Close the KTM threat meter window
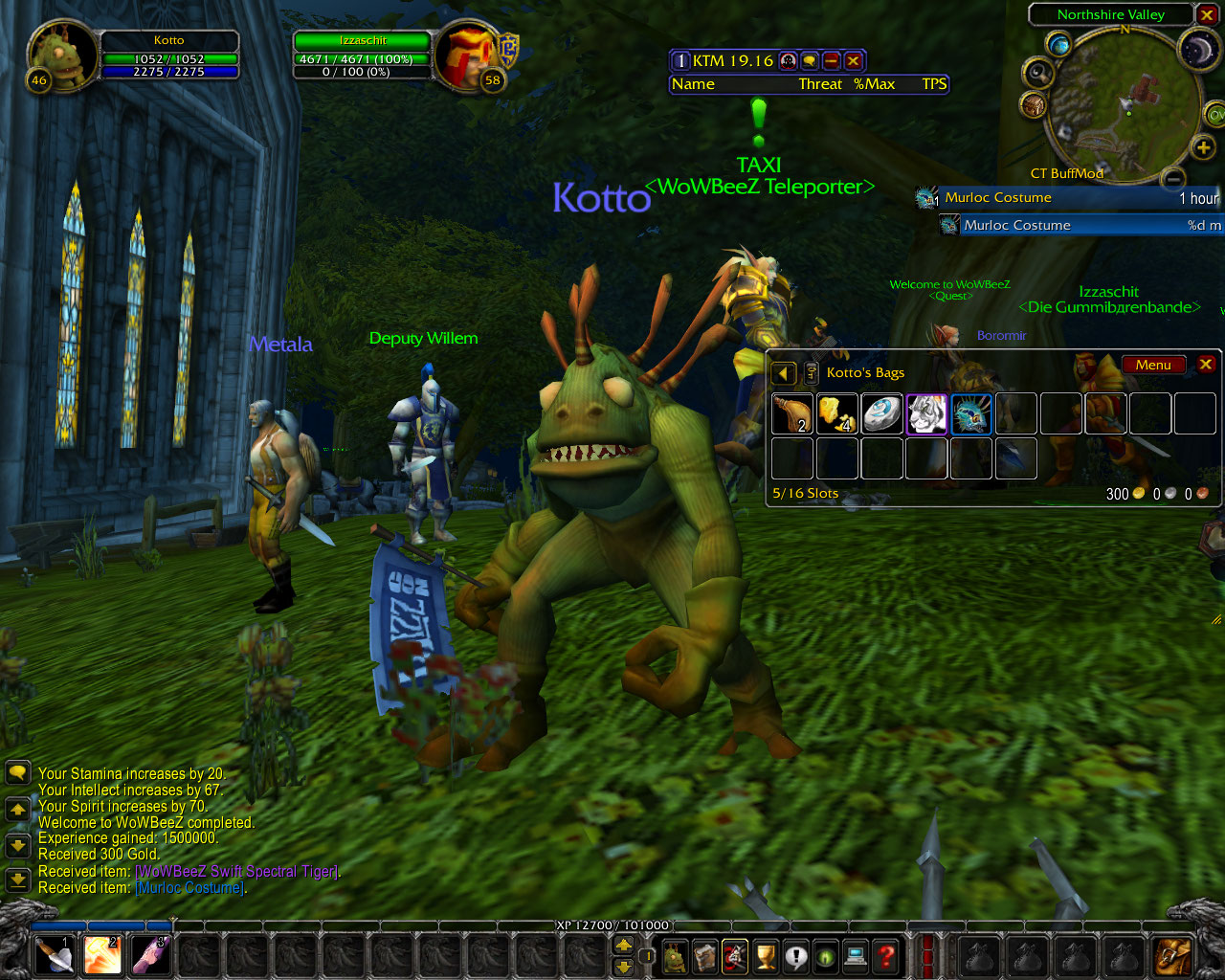Screen dimensions: 1225x980 coord(854,61)
